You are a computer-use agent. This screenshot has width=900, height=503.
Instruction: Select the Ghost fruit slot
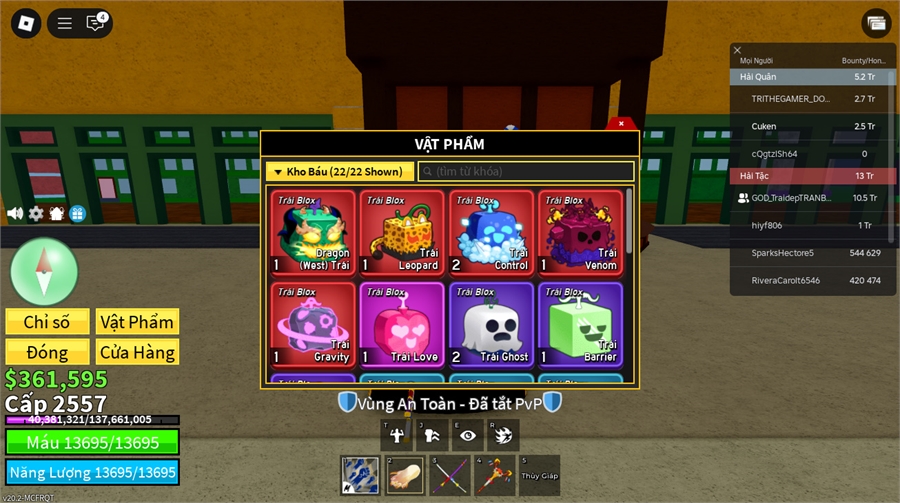tap(491, 325)
